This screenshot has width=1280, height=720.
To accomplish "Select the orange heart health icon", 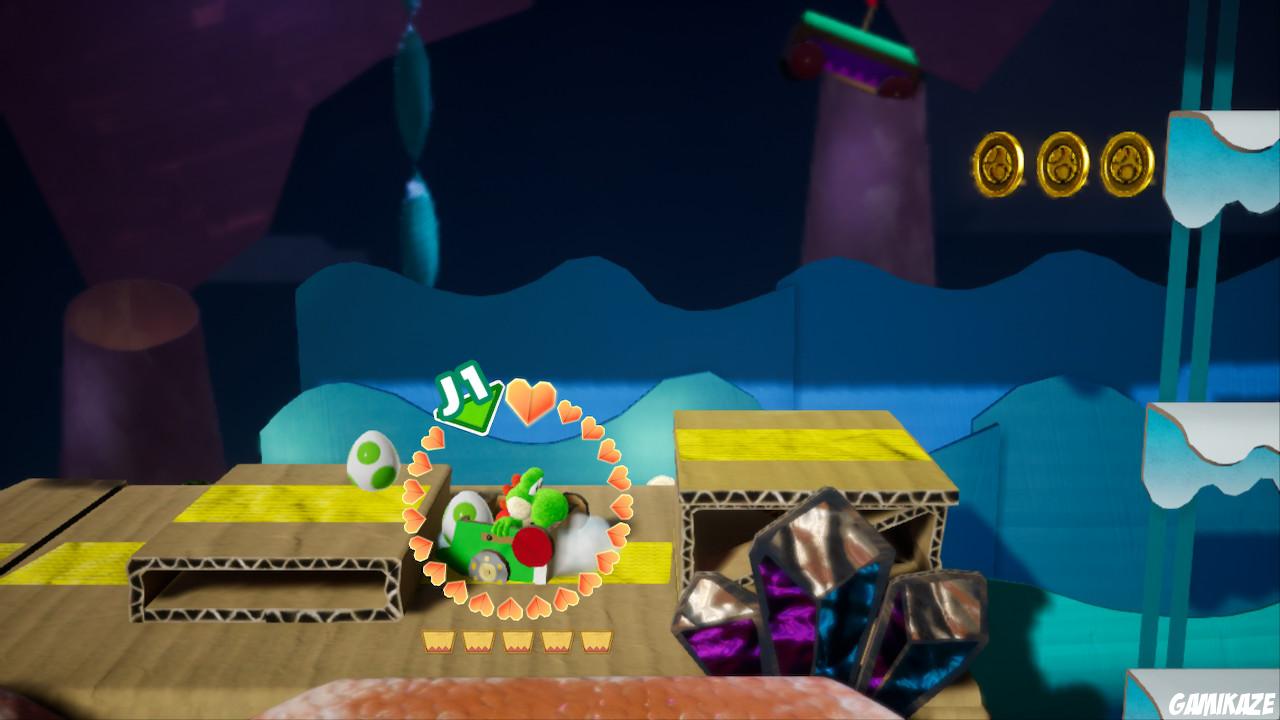I will pyautogui.click(x=530, y=399).
